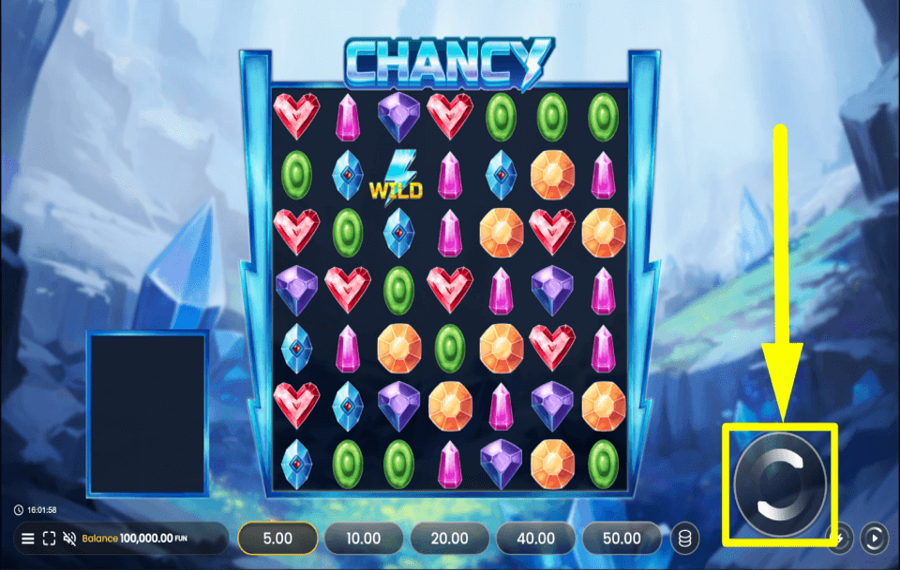Choose the 10.00 bet amount

363,538
